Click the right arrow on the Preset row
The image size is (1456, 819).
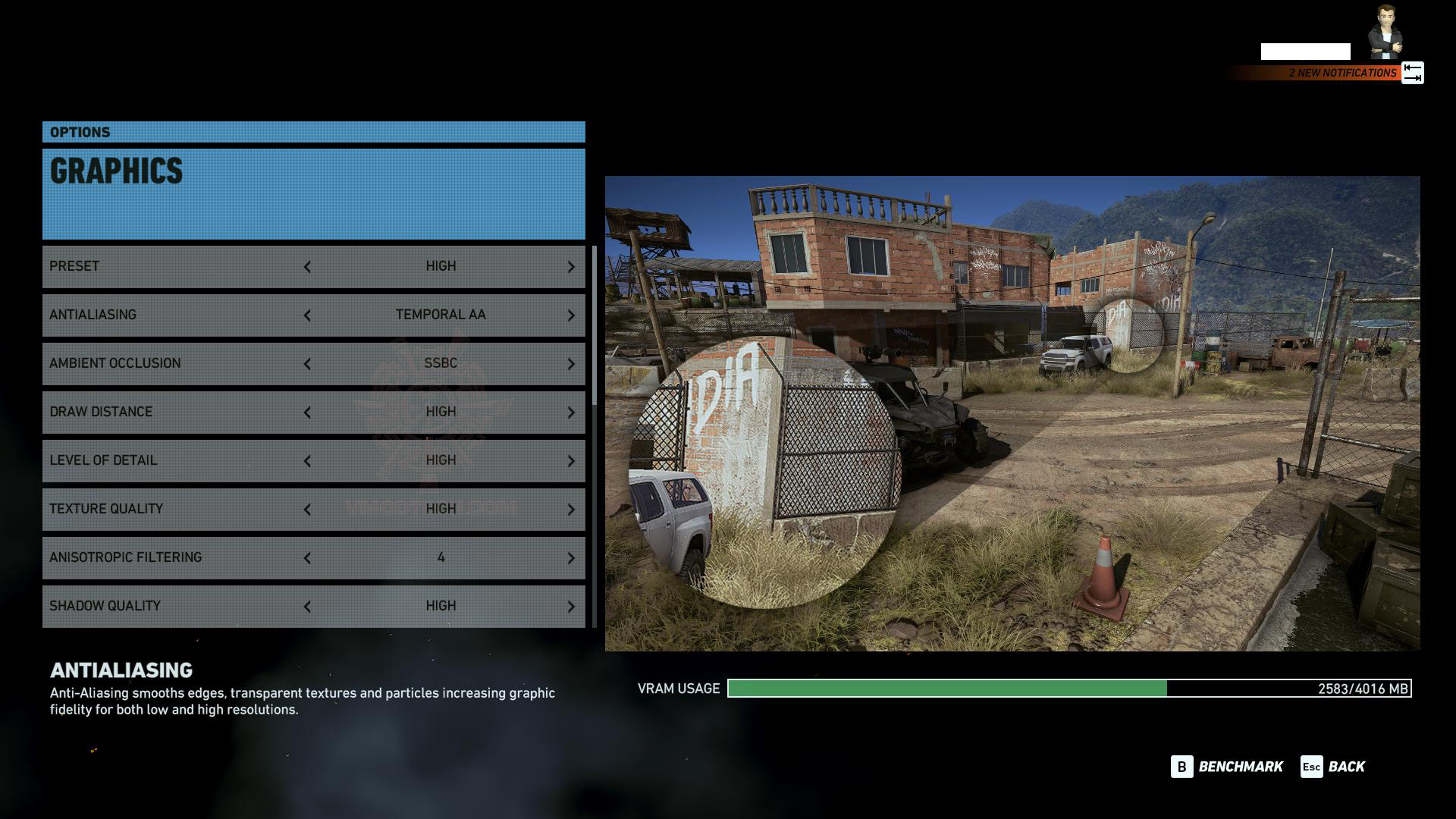click(571, 267)
